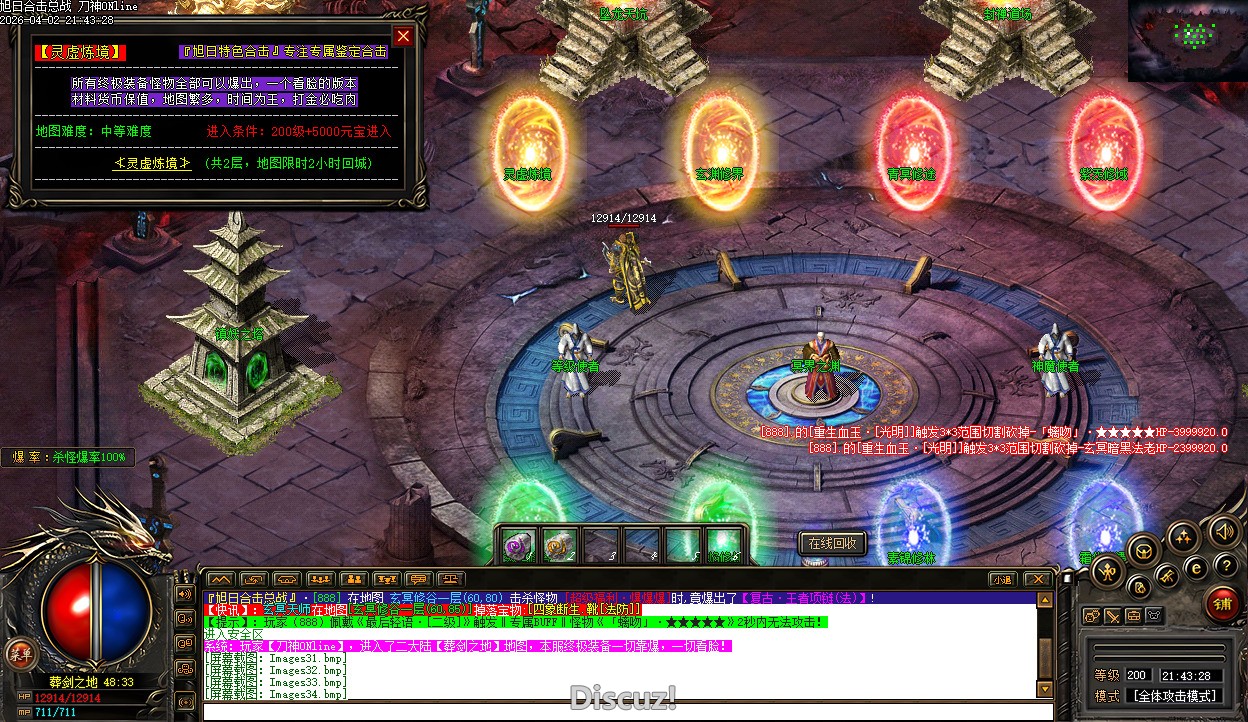The width and height of the screenshot is (1248, 722).
Task: Change the 全体攻击模式 attack mode
Action: tap(1174, 696)
